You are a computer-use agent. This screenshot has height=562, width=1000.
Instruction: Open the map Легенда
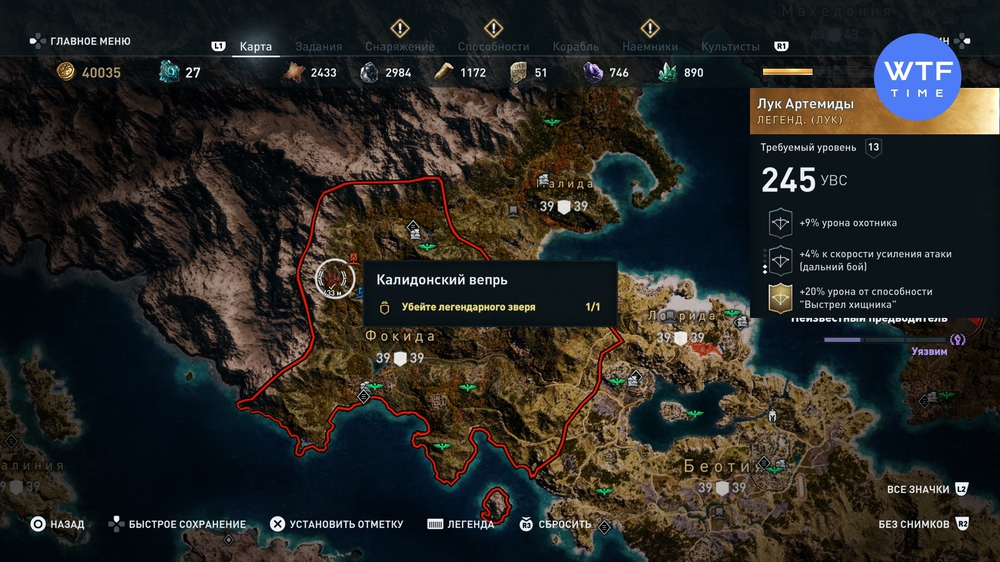click(460, 524)
